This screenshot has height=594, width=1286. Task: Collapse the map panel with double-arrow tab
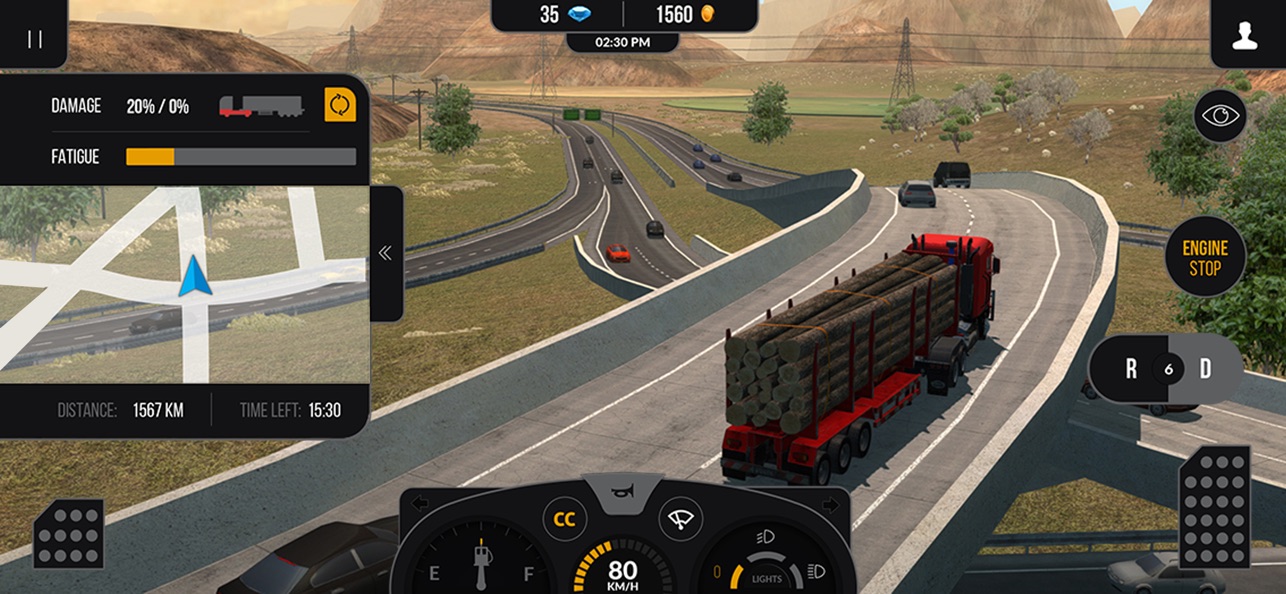(x=385, y=253)
